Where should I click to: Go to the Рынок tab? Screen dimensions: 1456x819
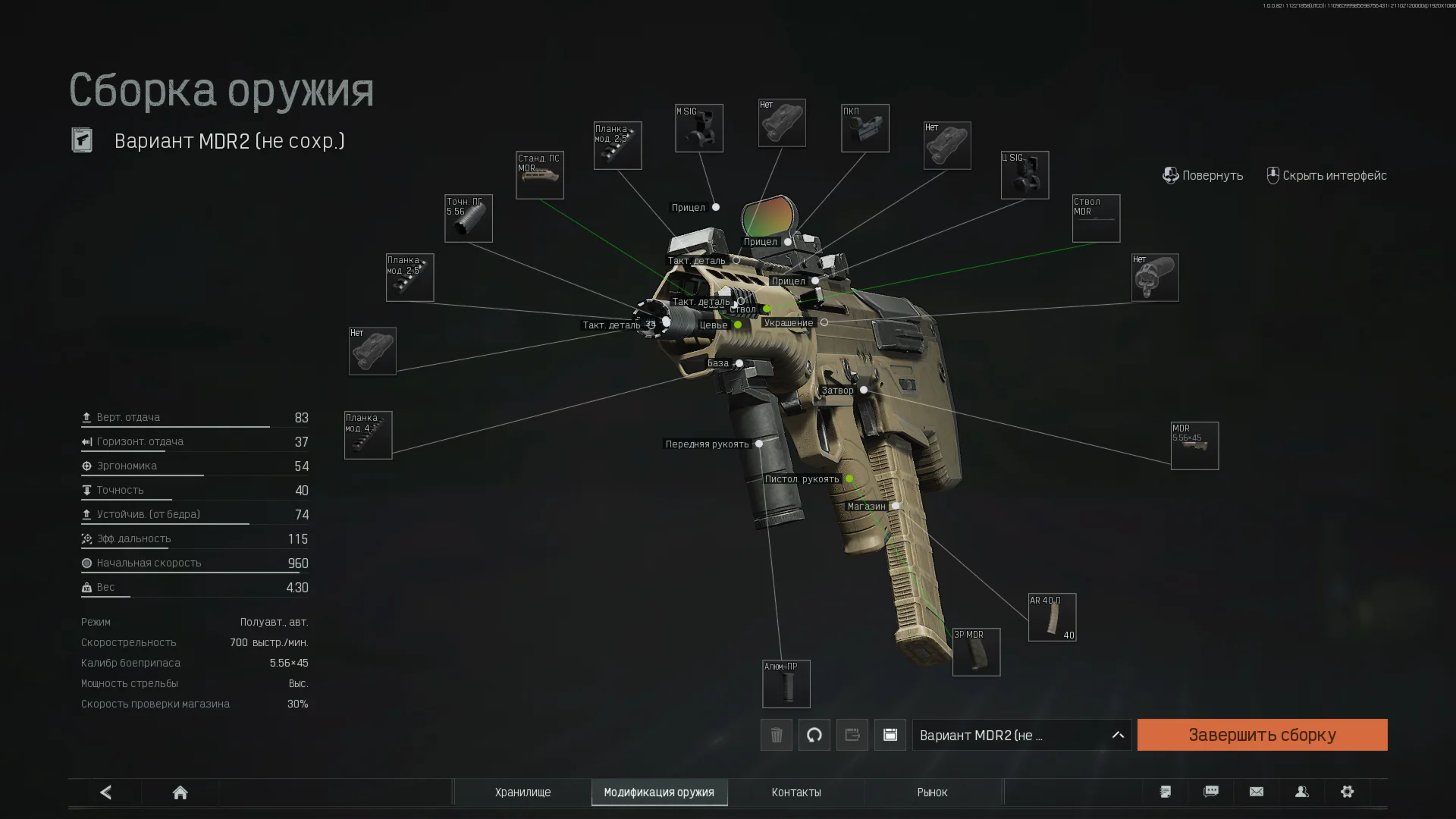932,792
